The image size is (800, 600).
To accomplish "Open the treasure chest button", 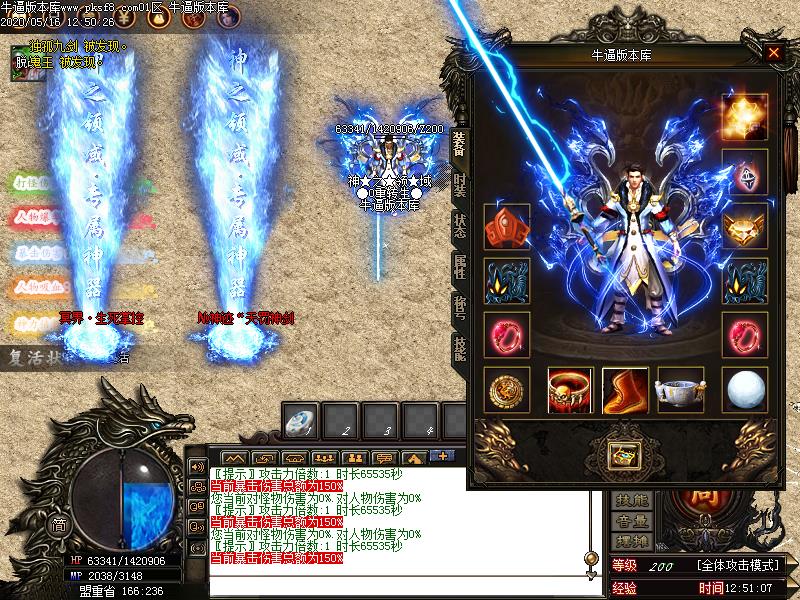I will point(626,456).
